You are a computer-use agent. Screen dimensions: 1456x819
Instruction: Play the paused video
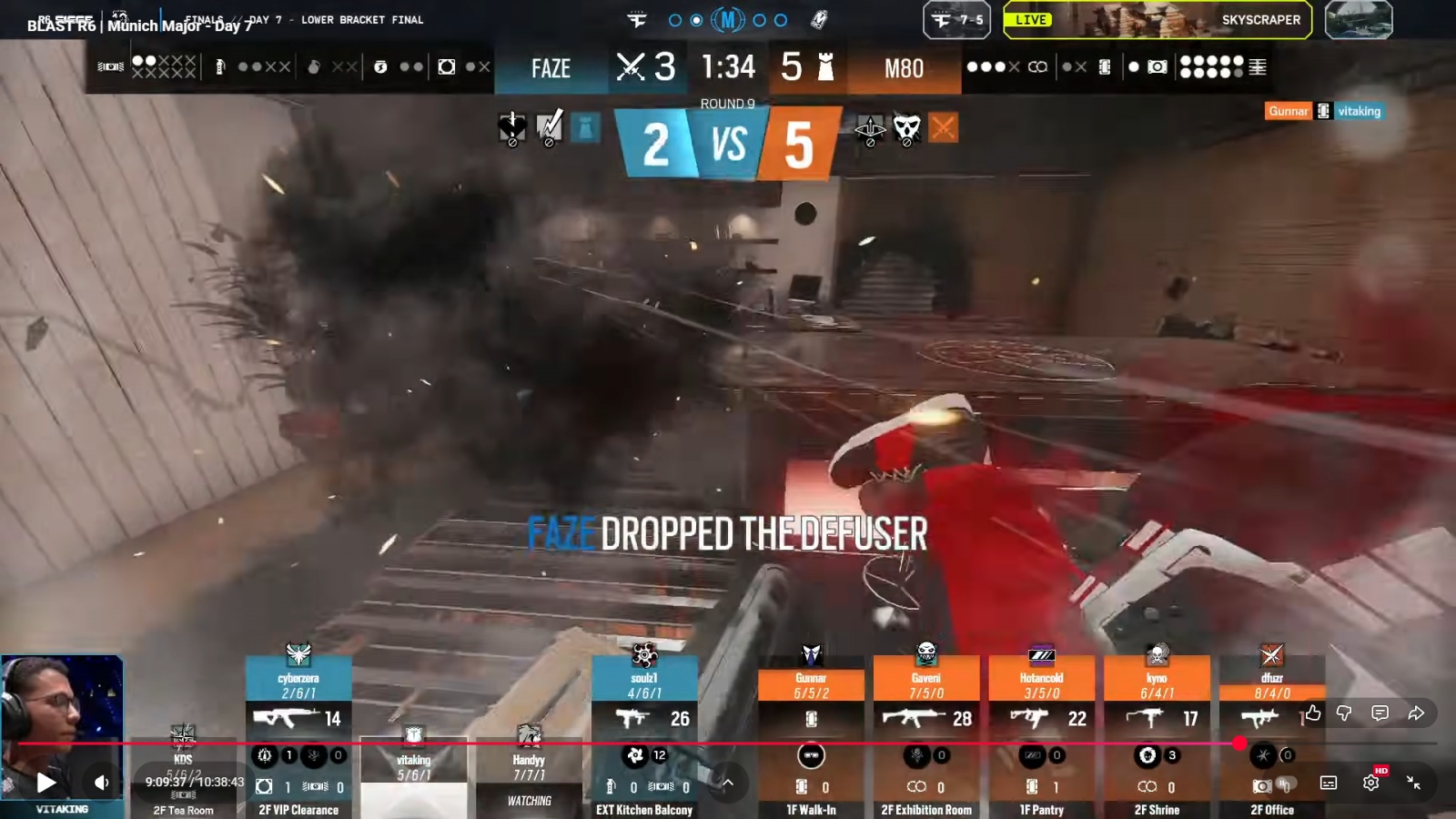[45, 783]
